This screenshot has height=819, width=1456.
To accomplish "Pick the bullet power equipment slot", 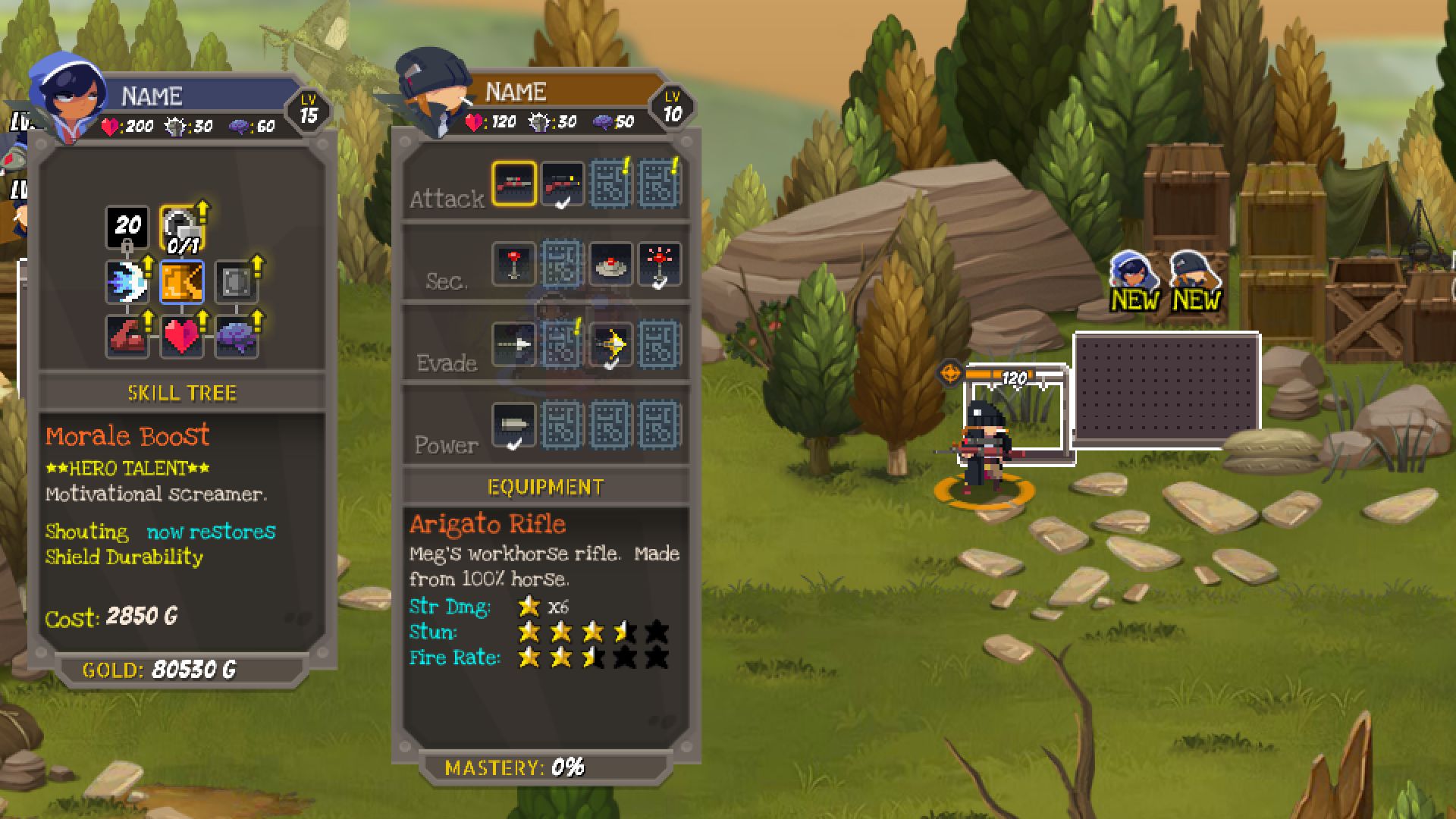I will click(514, 425).
